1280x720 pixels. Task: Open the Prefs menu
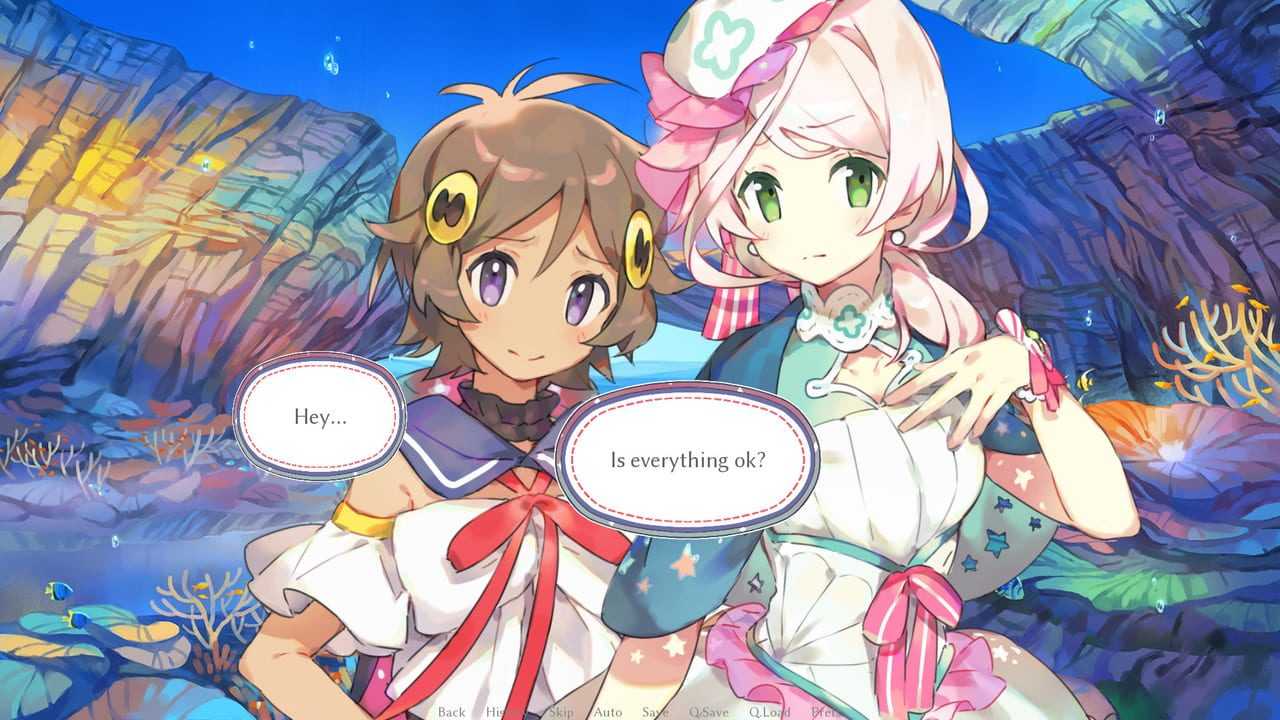(828, 712)
